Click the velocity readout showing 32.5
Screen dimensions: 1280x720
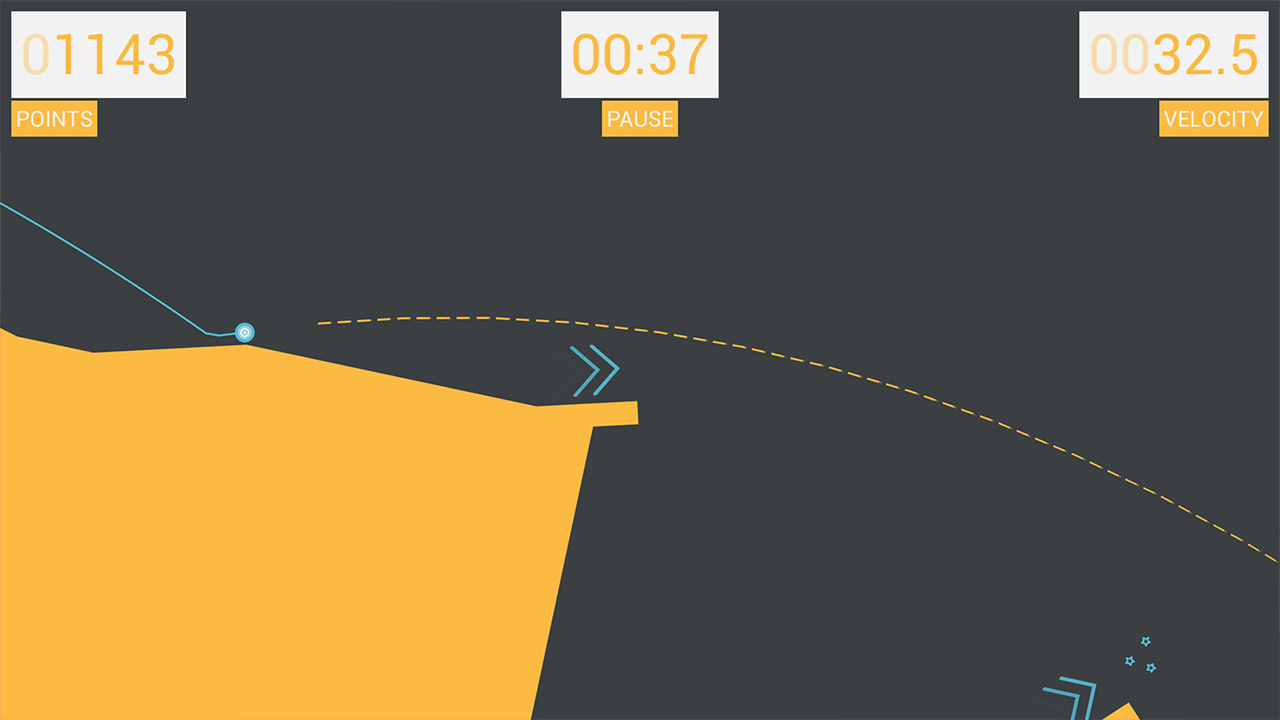[1176, 55]
